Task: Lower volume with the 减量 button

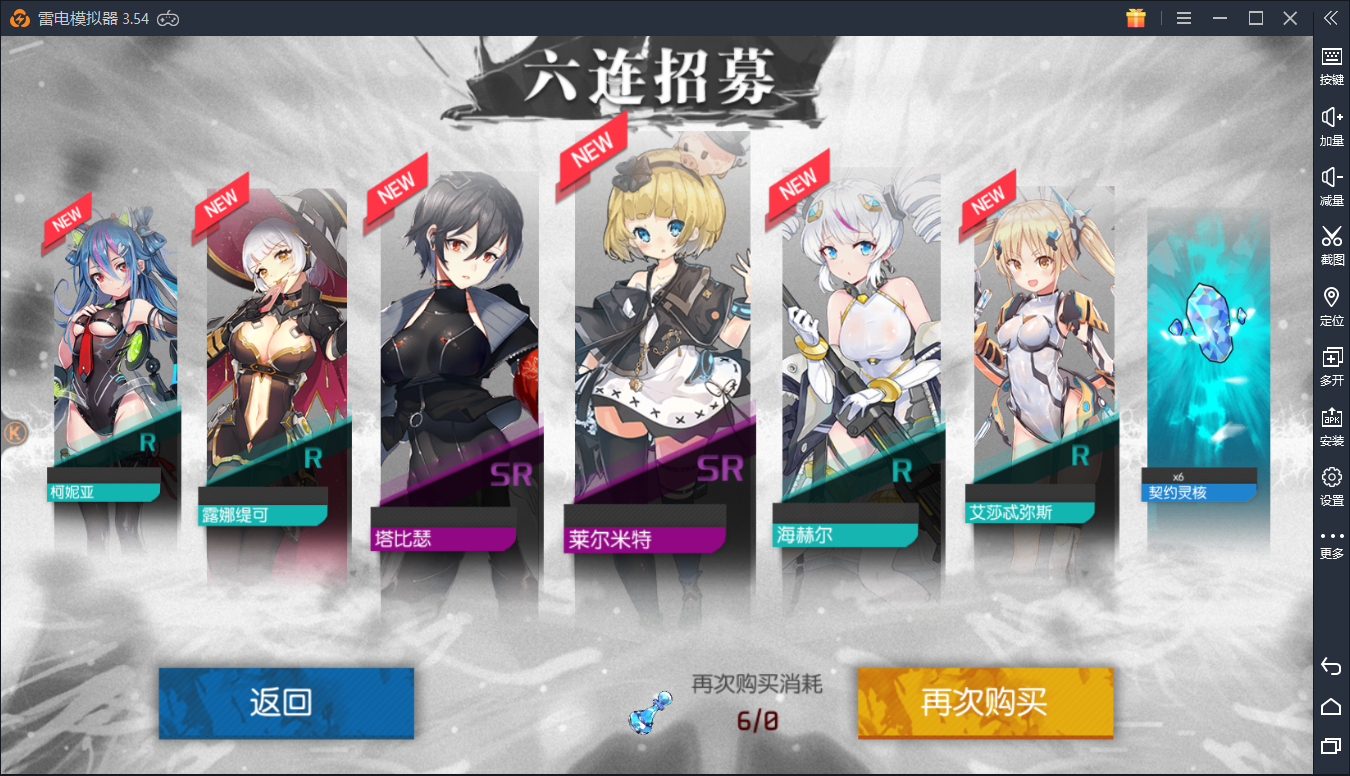Action: point(1331,184)
